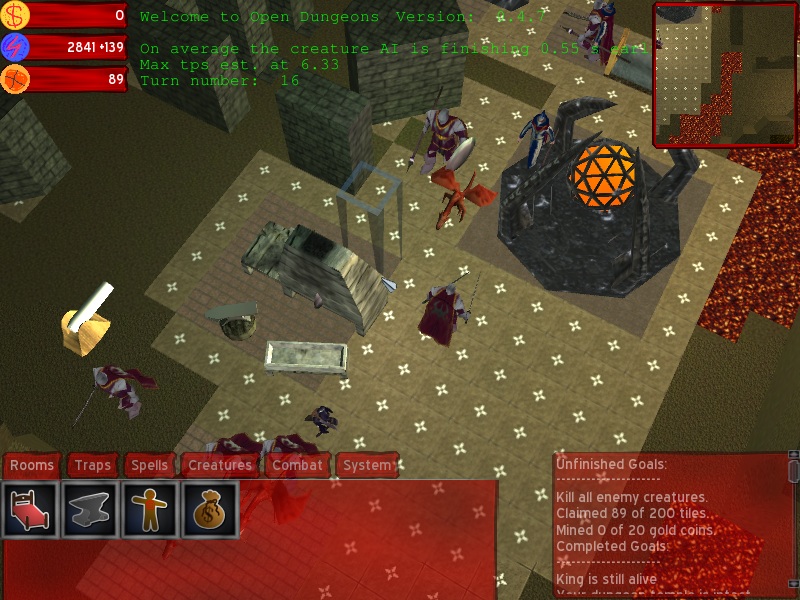Pick the training dummy room icon
800x600 pixels.
click(x=151, y=510)
